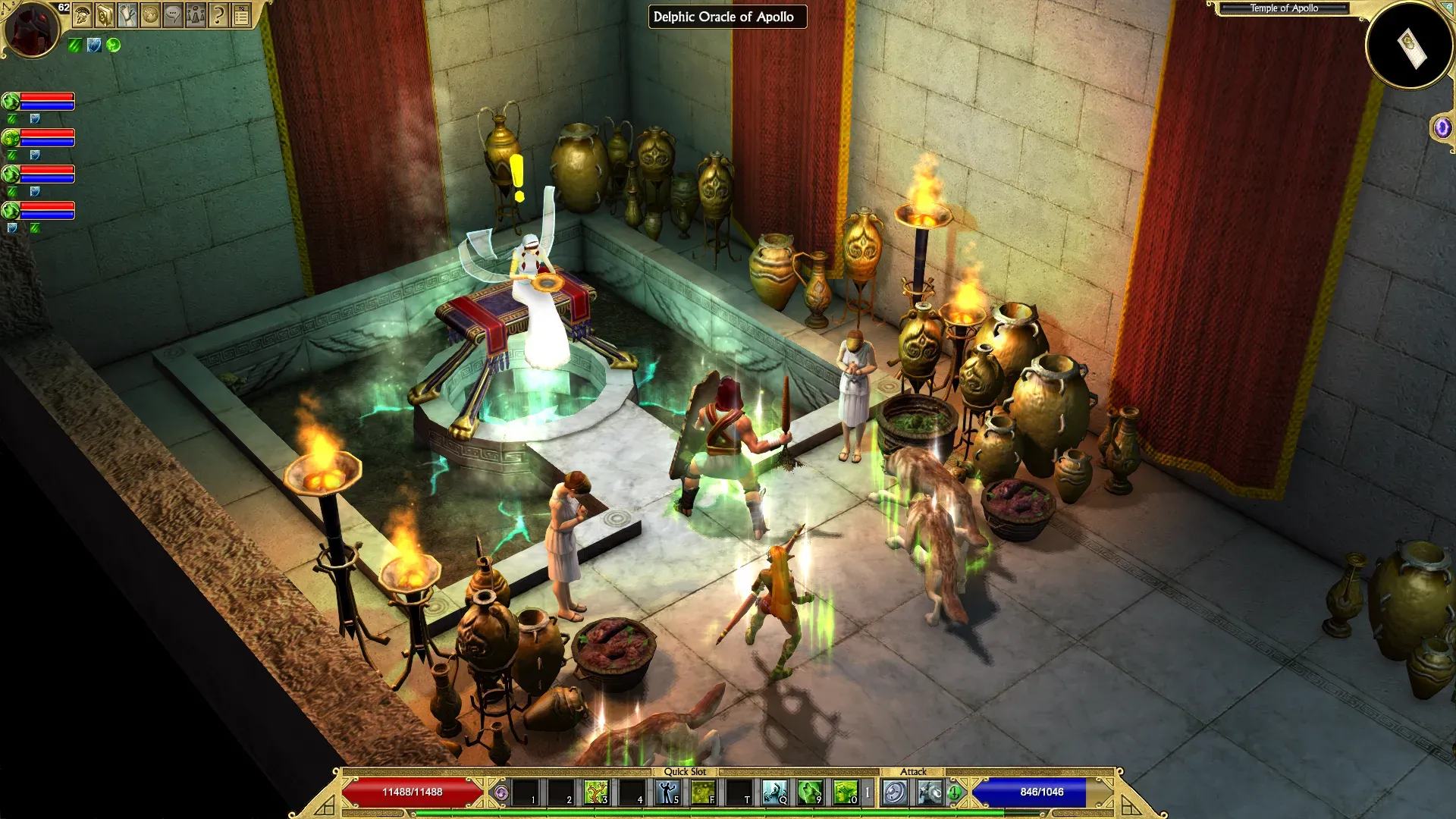This screenshot has height=819, width=1456.
Task: Use the blue figure skill in slot 5
Action: [x=667, y=792]
